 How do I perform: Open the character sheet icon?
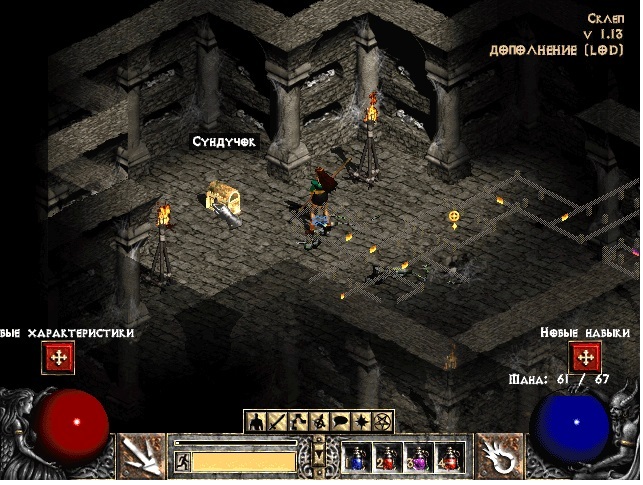coord(256,421)
